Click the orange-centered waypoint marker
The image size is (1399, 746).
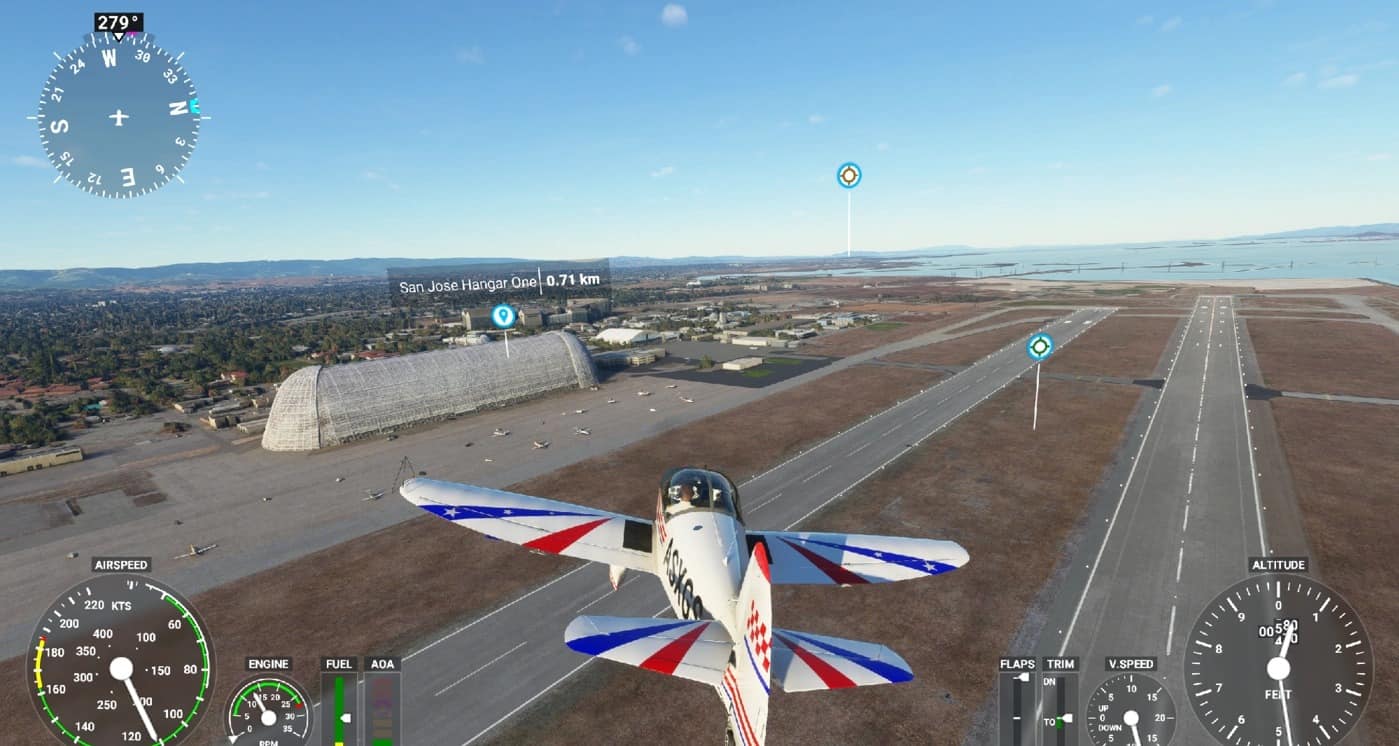coord(849,176)
